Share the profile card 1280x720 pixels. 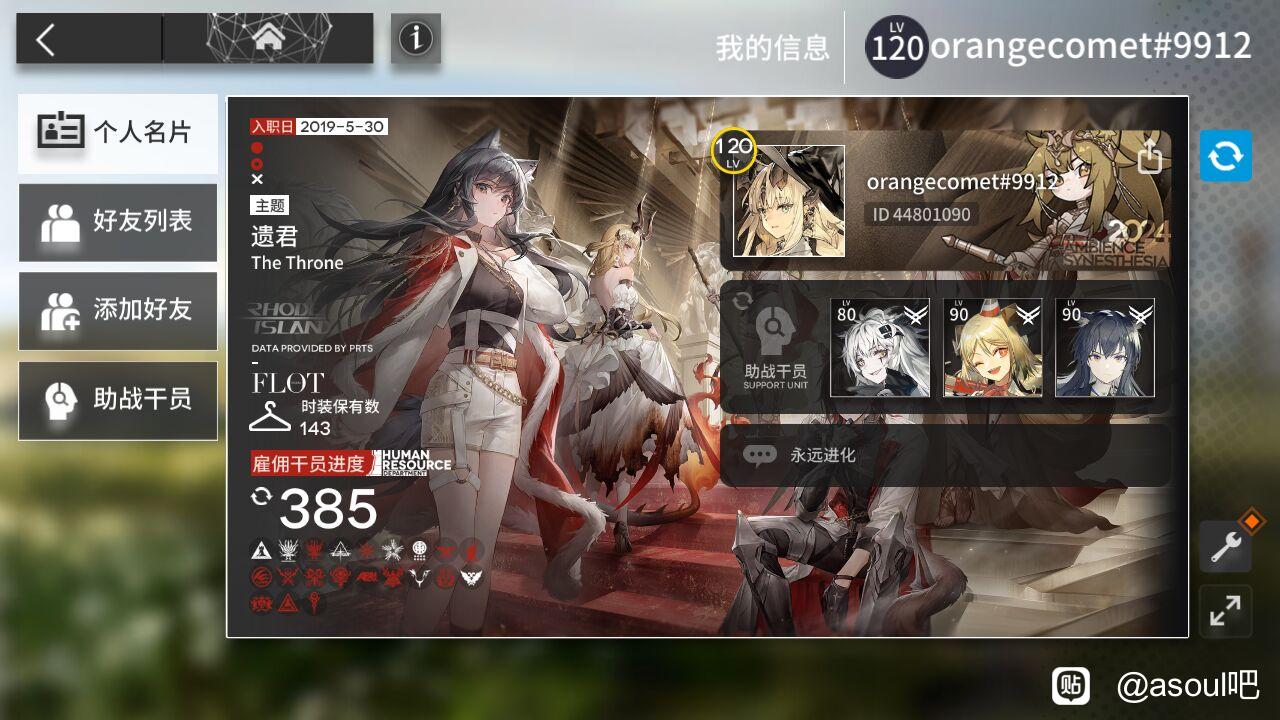tap(1150, 156)
